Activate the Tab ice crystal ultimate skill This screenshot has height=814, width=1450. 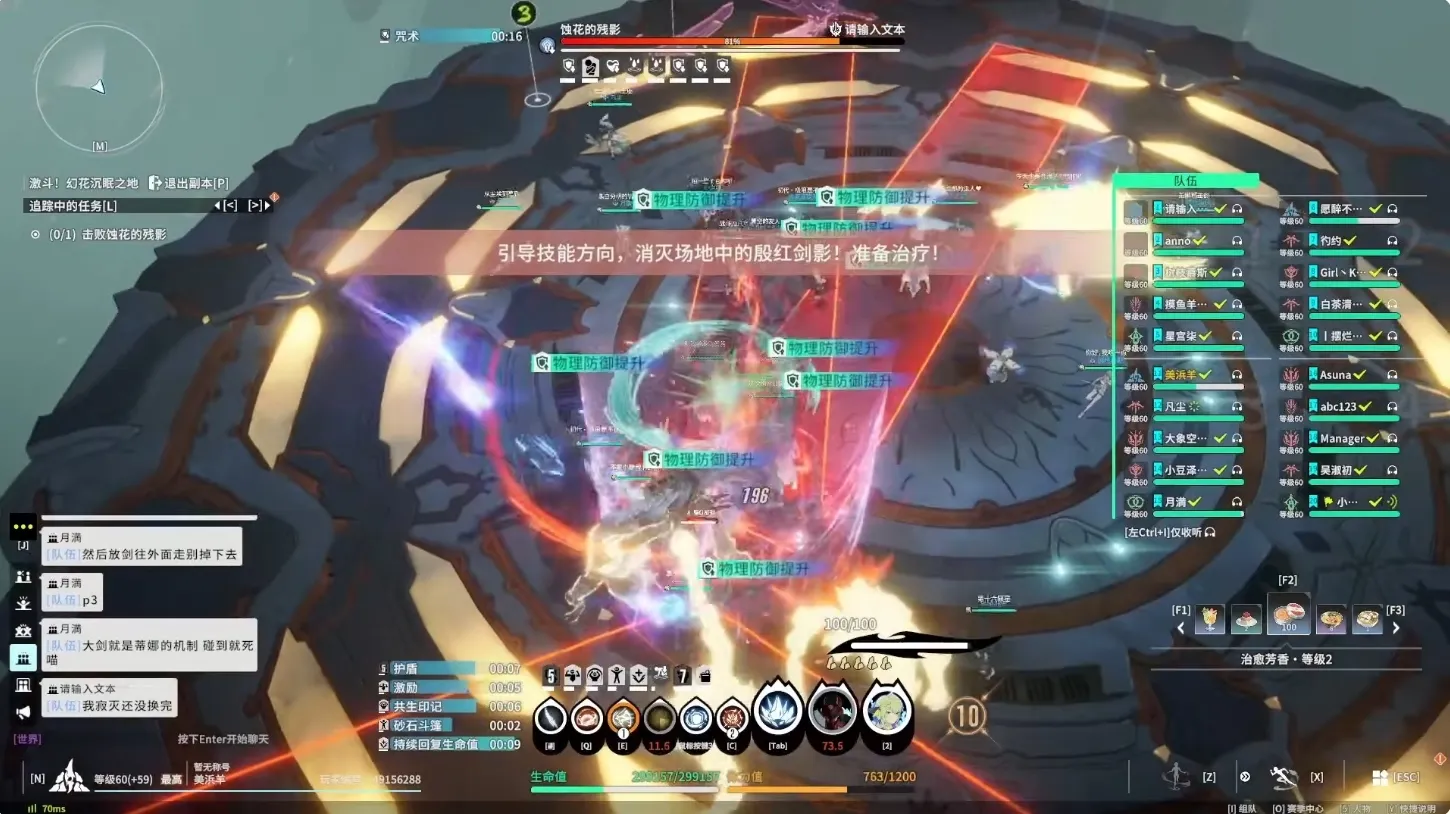click(x=777, y=711)
